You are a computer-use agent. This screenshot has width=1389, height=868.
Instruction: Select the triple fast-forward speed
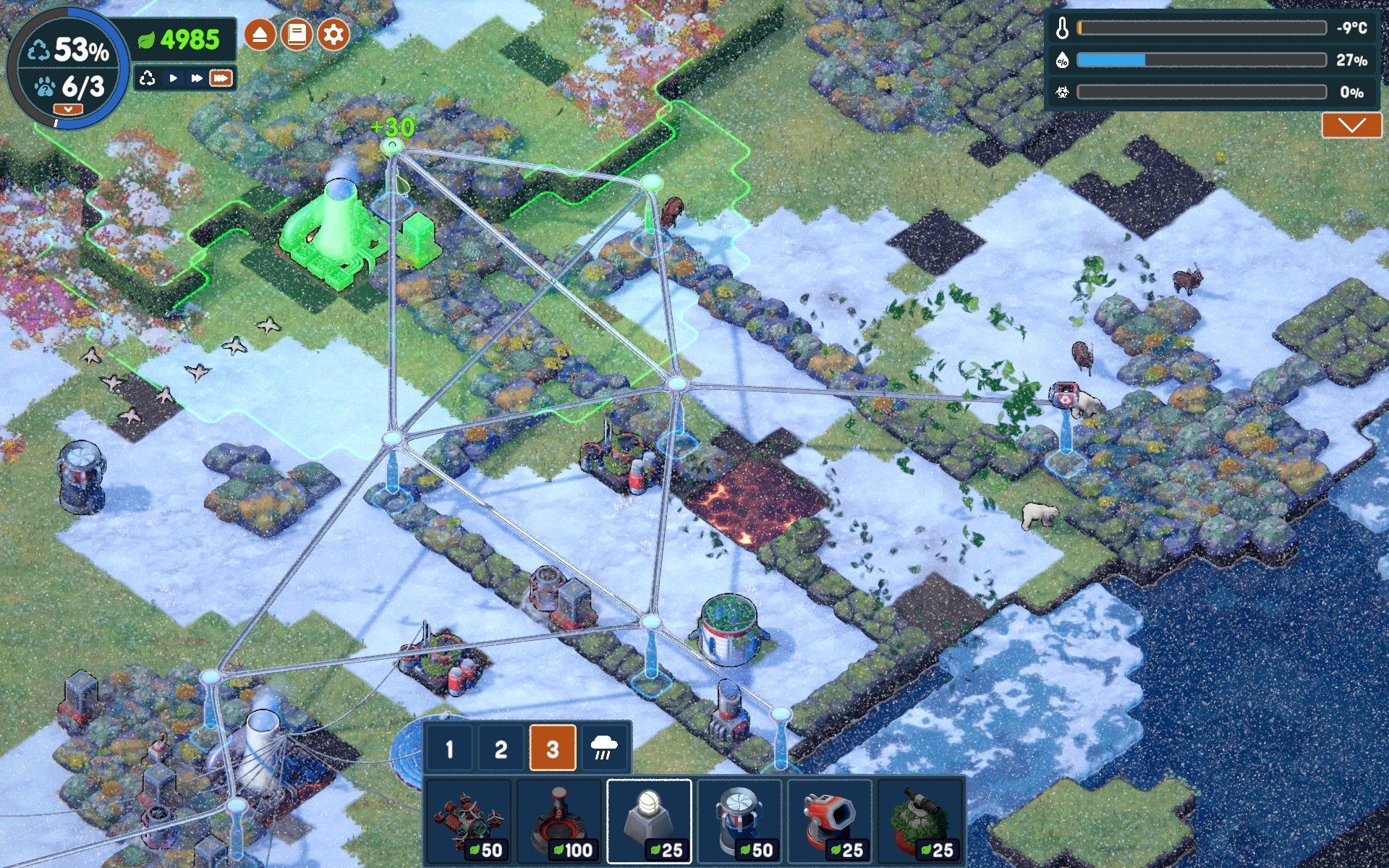(221, 78)
